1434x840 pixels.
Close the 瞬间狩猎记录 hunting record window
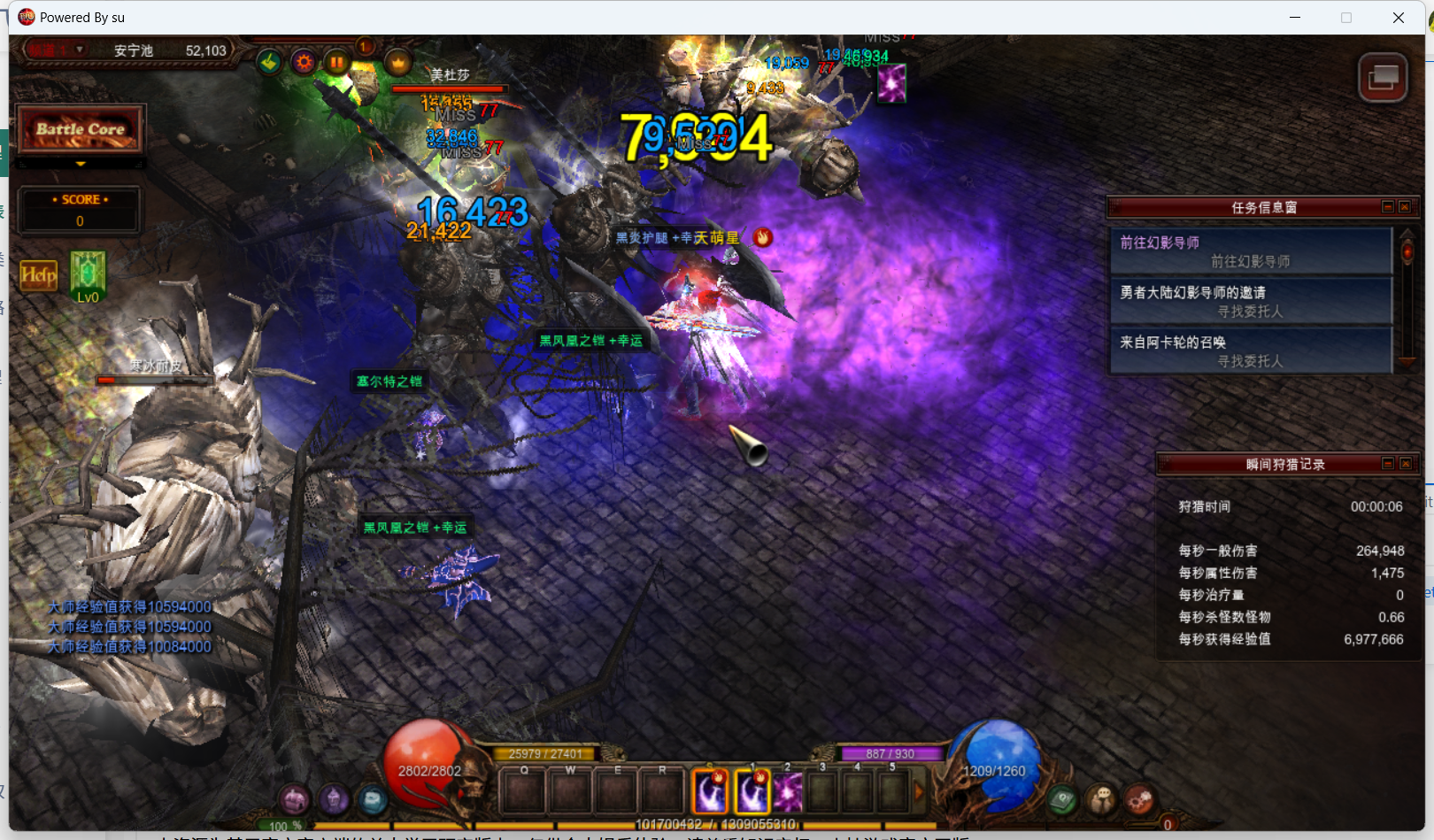point(1405,464)
